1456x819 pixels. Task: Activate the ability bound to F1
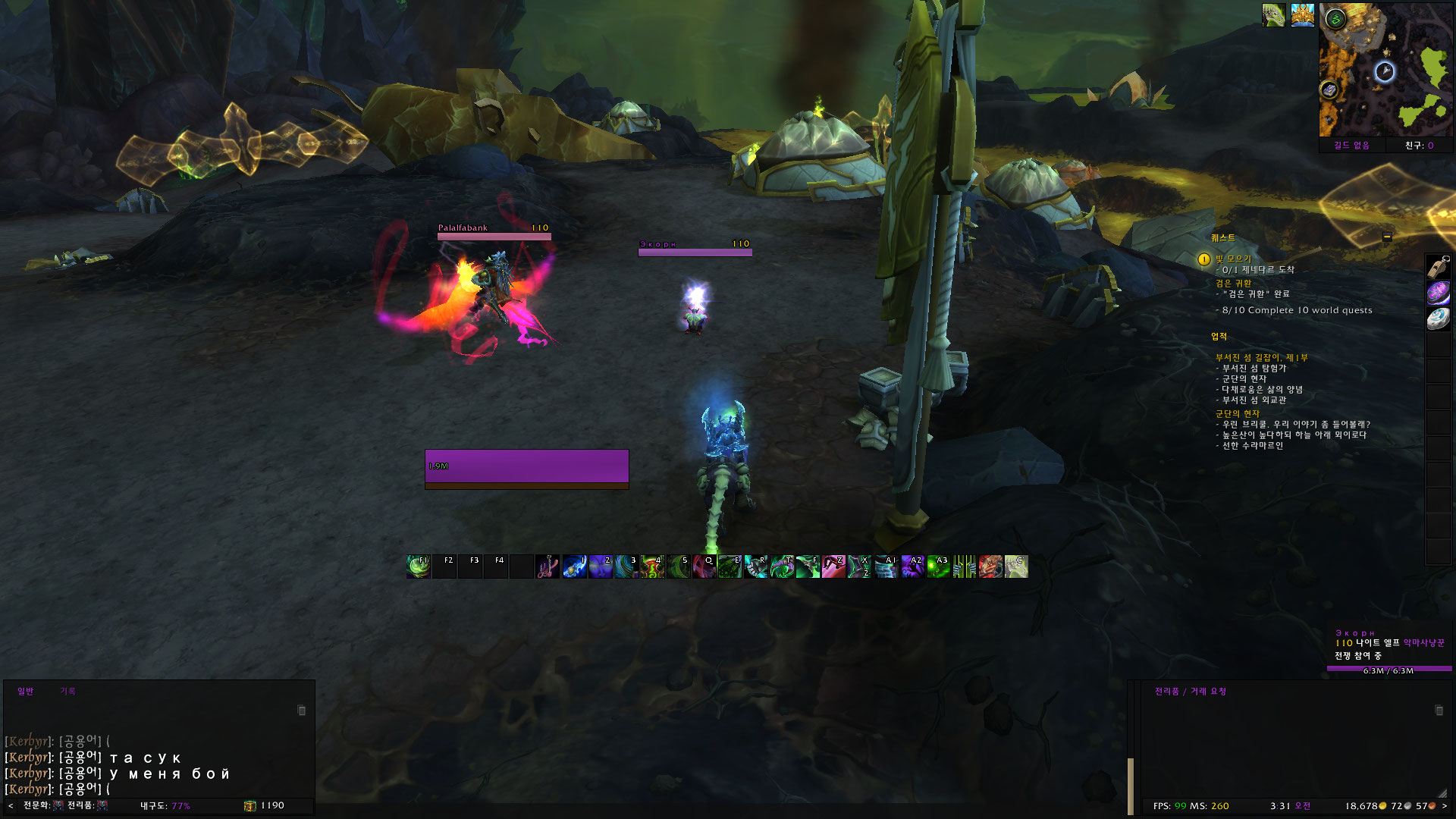(418, 566)
